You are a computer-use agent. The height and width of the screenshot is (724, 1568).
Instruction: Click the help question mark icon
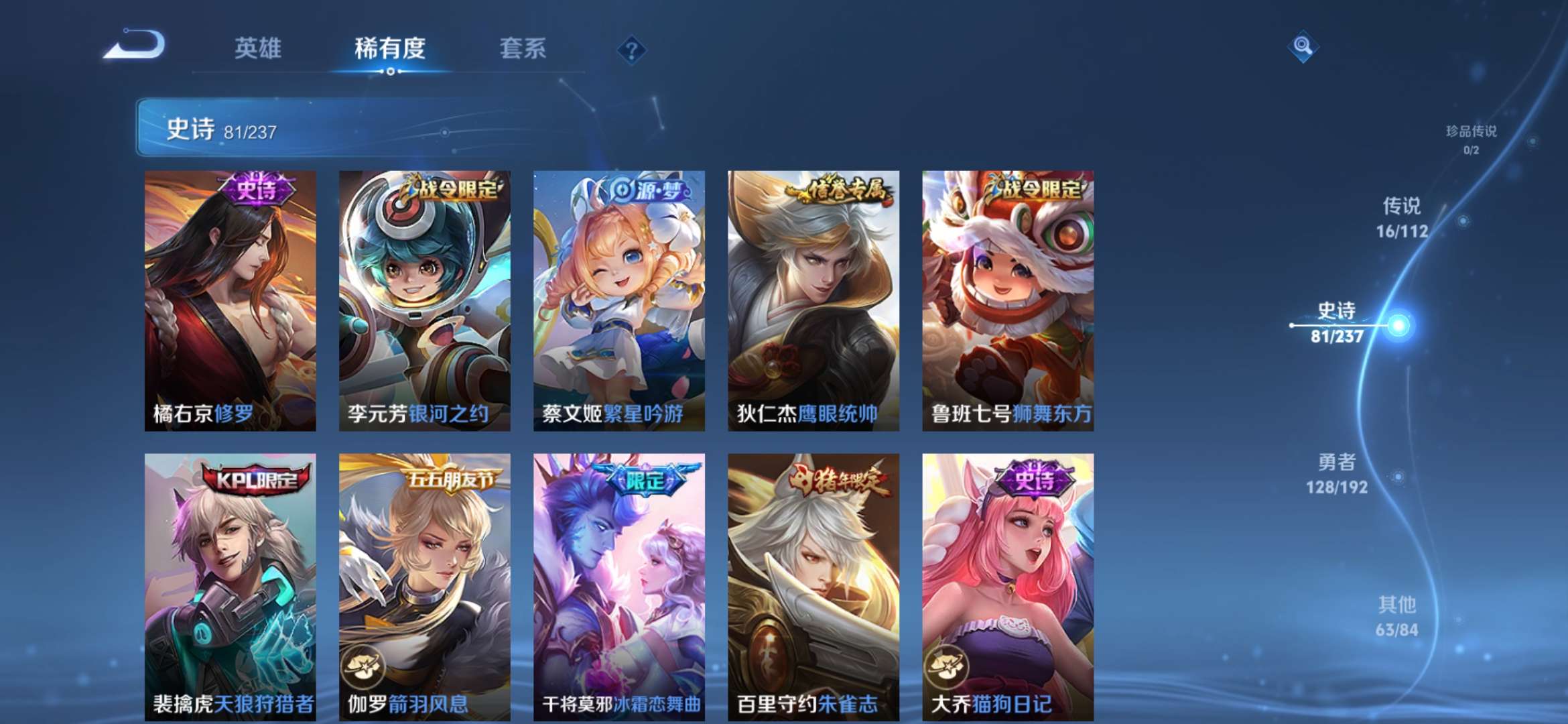[632, 48]
